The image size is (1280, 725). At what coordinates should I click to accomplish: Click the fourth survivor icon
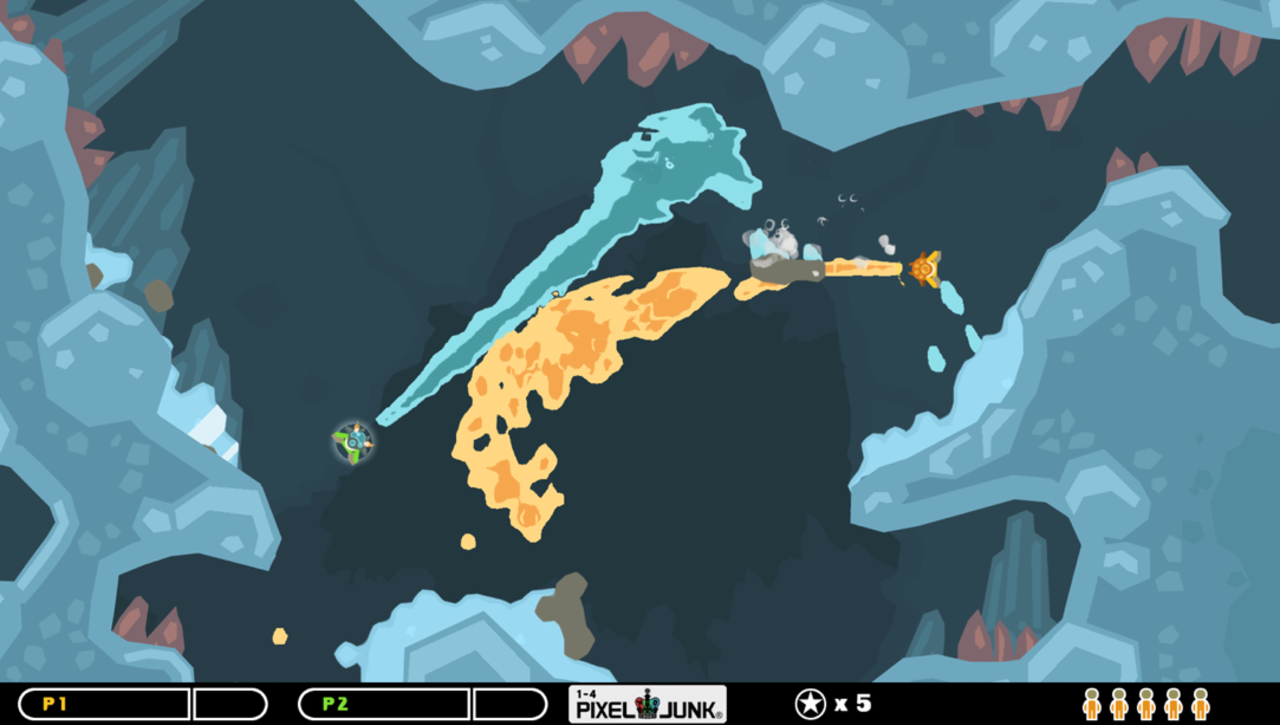tap(1173, 704)
